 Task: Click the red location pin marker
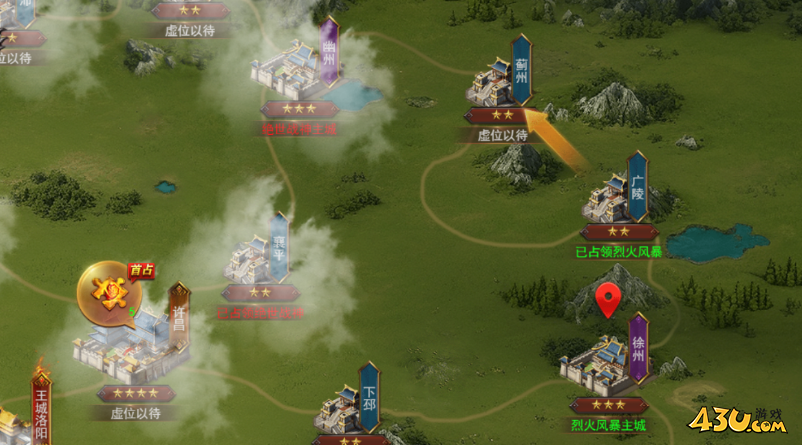tap(607, 300)
